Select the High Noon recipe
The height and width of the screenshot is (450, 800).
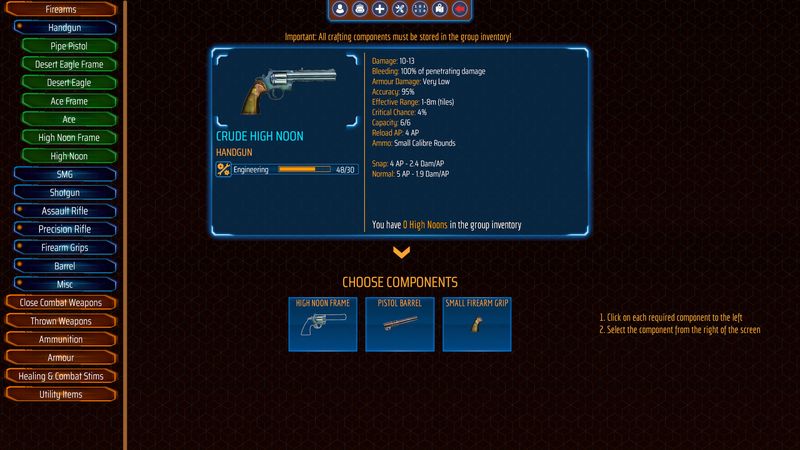tap(69, 156)
